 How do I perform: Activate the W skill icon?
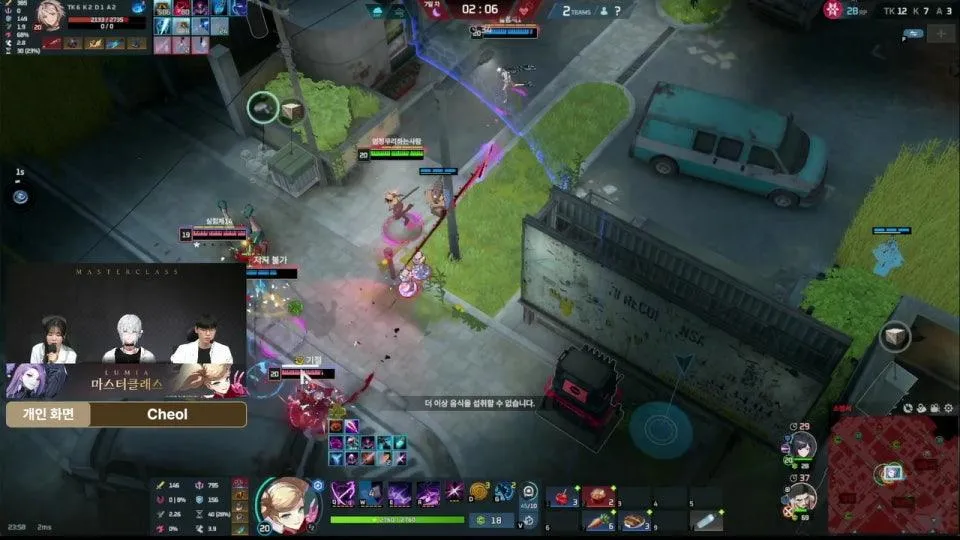point(372,493)
